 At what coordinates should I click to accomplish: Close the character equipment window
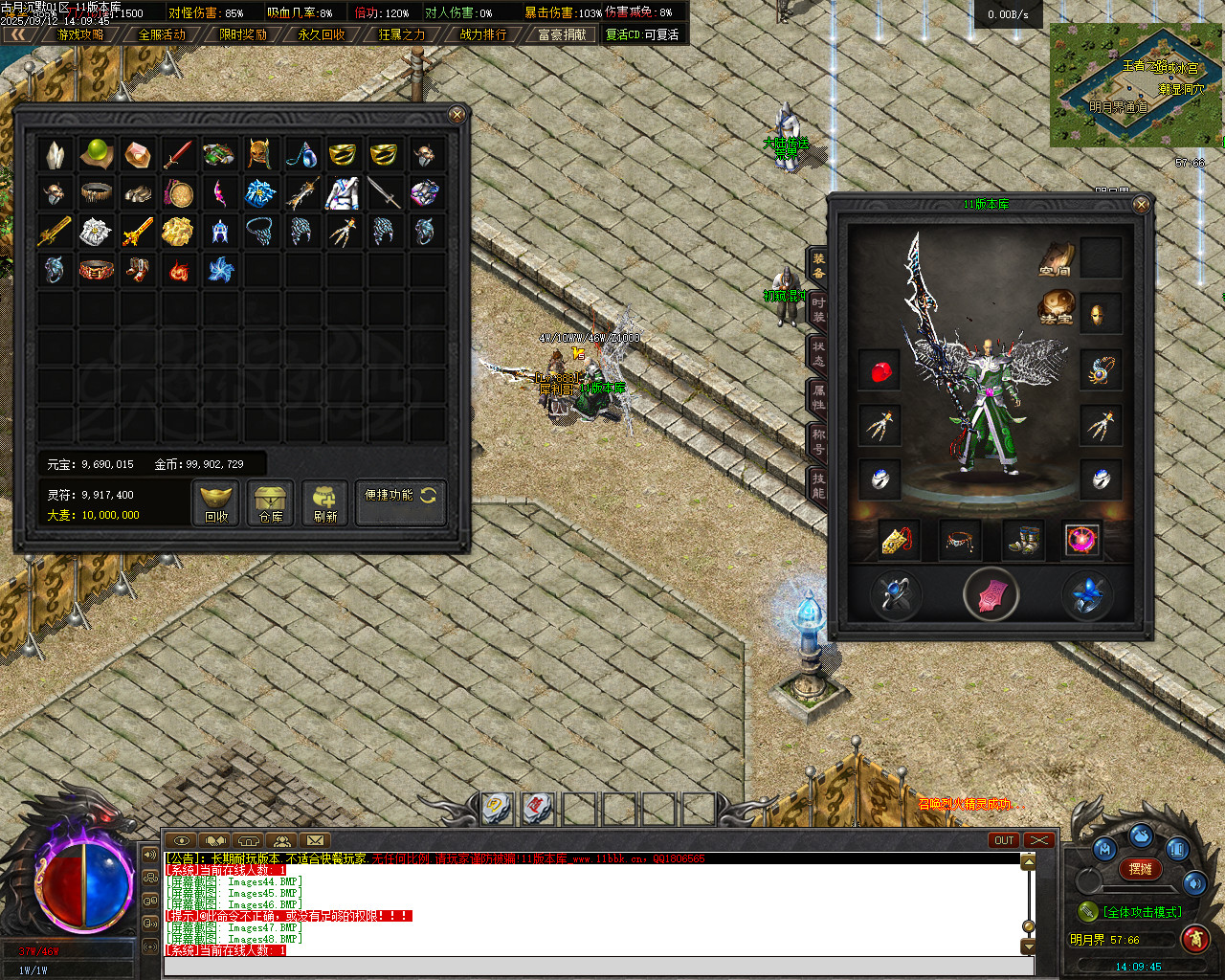pyautogui.click(x=1141, y=205)
